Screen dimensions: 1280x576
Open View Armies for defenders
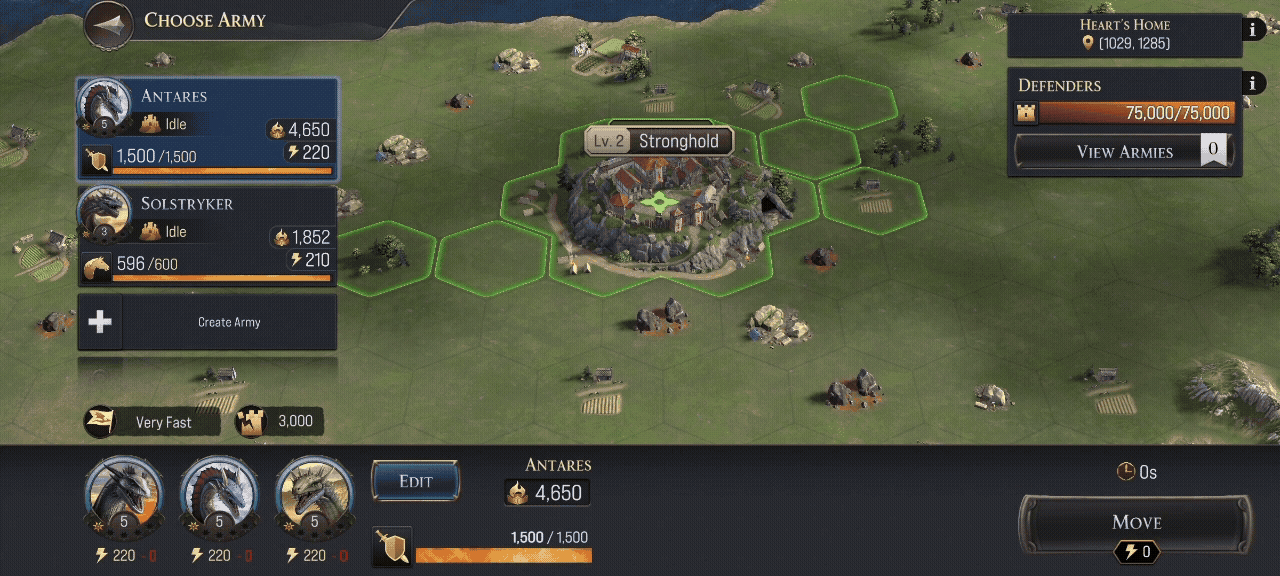click(x=1123, y=152)
